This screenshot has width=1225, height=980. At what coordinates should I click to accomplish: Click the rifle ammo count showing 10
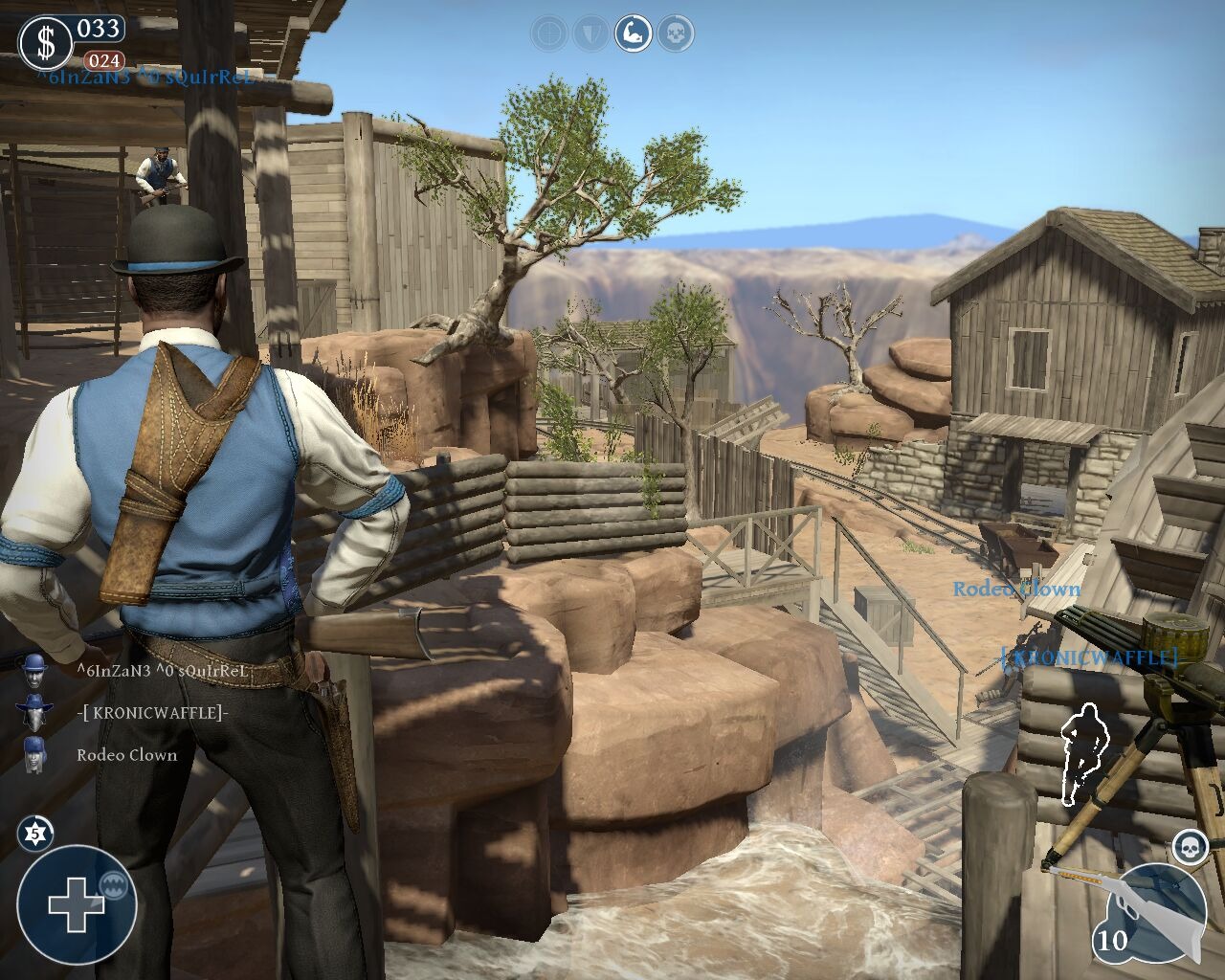pos(1114,941)
